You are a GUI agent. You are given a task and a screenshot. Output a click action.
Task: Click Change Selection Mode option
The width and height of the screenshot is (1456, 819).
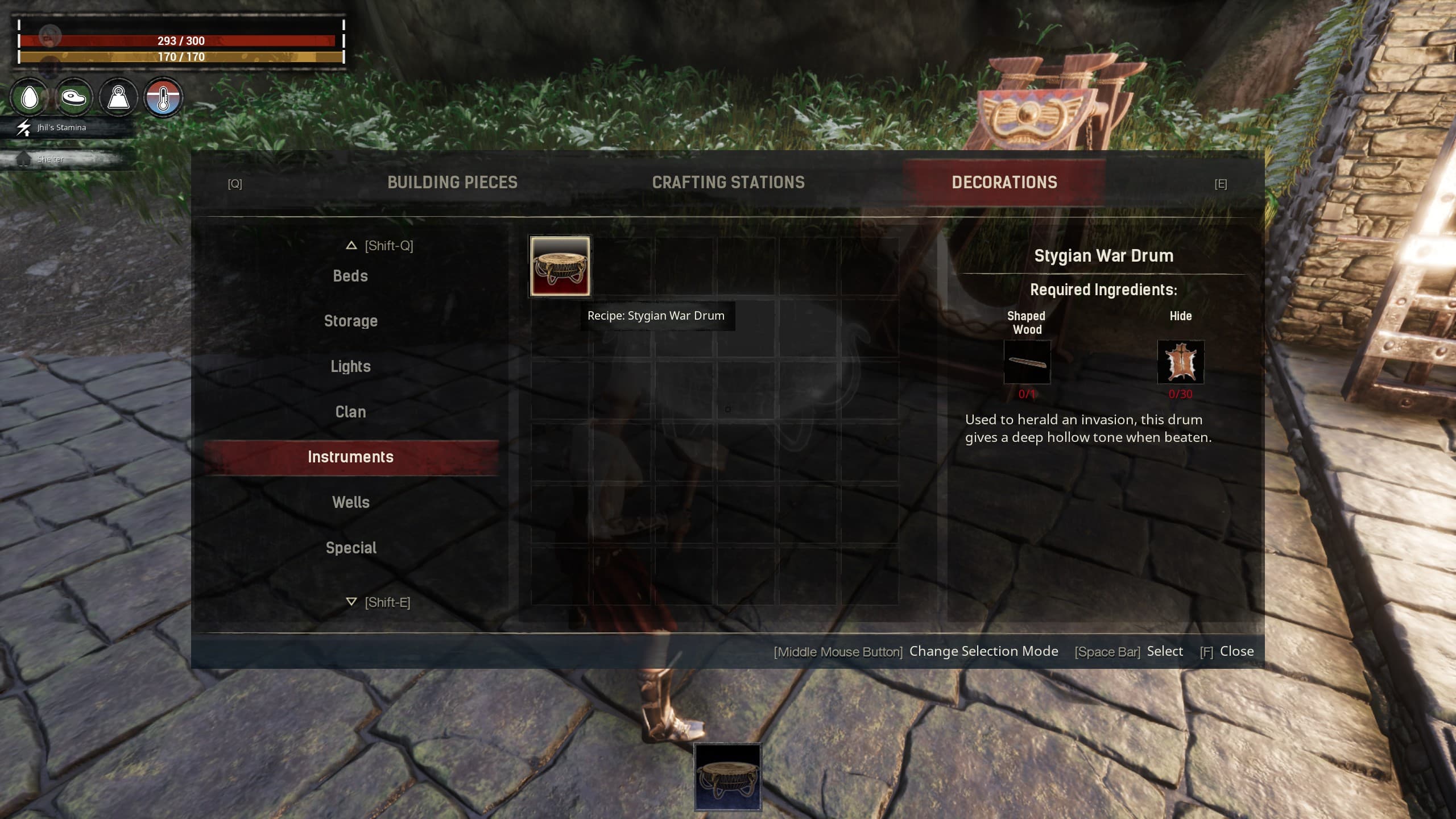[984, 651]
